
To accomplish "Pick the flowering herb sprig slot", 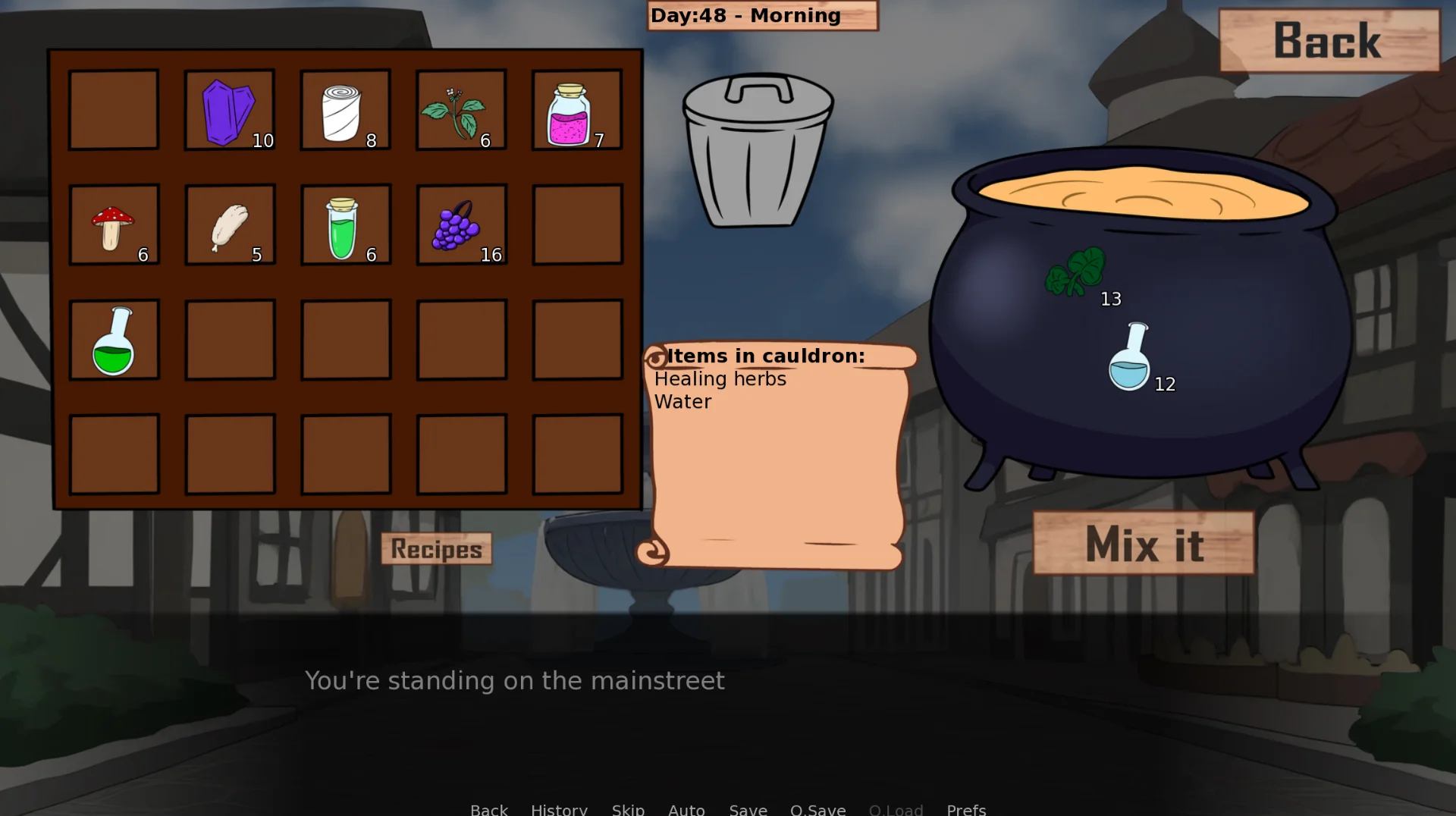I will [x=461, y=111].
